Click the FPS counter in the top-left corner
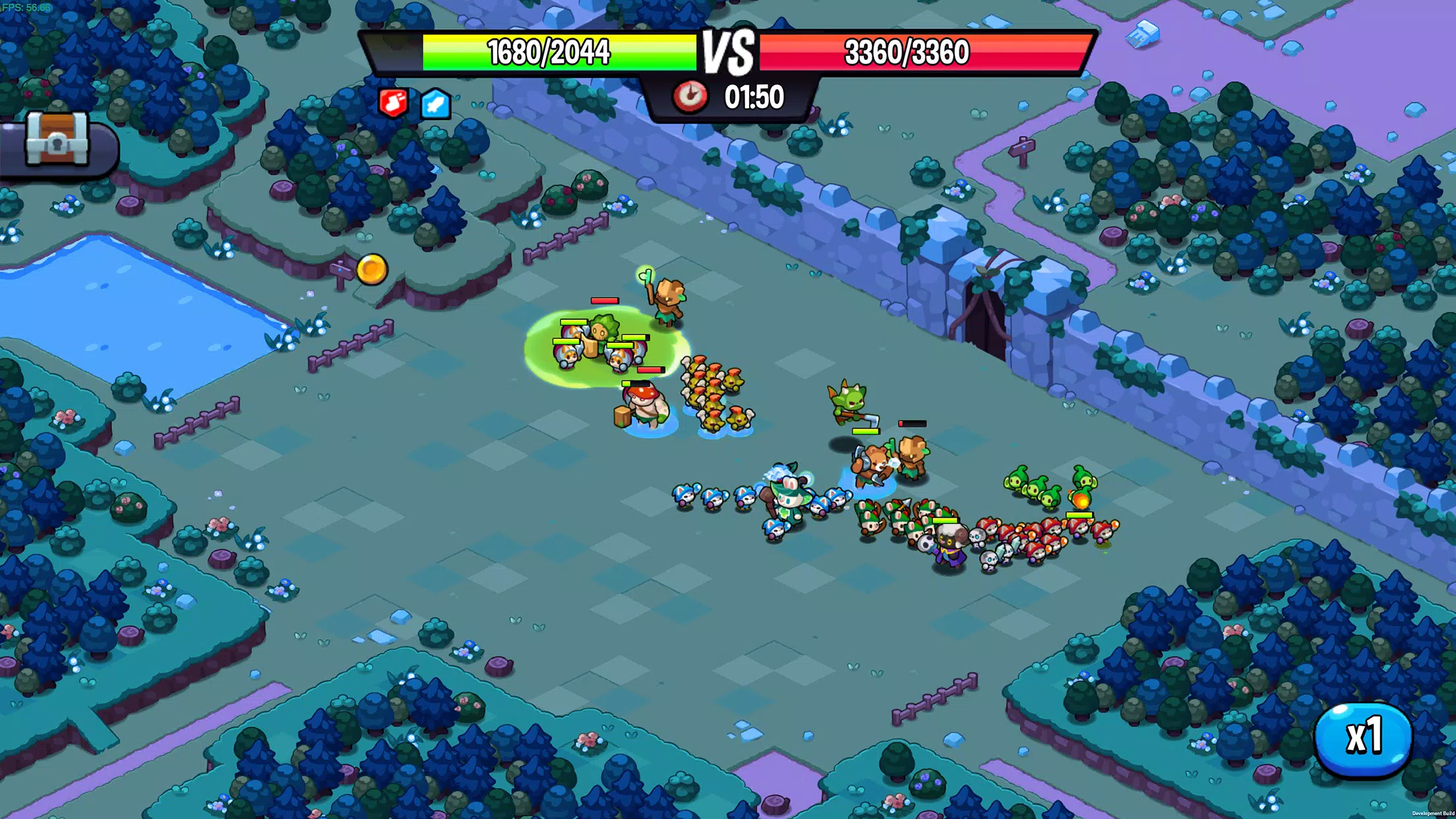Image resolution: width=1456 pixels, height=819 pixels. point(26,8)
